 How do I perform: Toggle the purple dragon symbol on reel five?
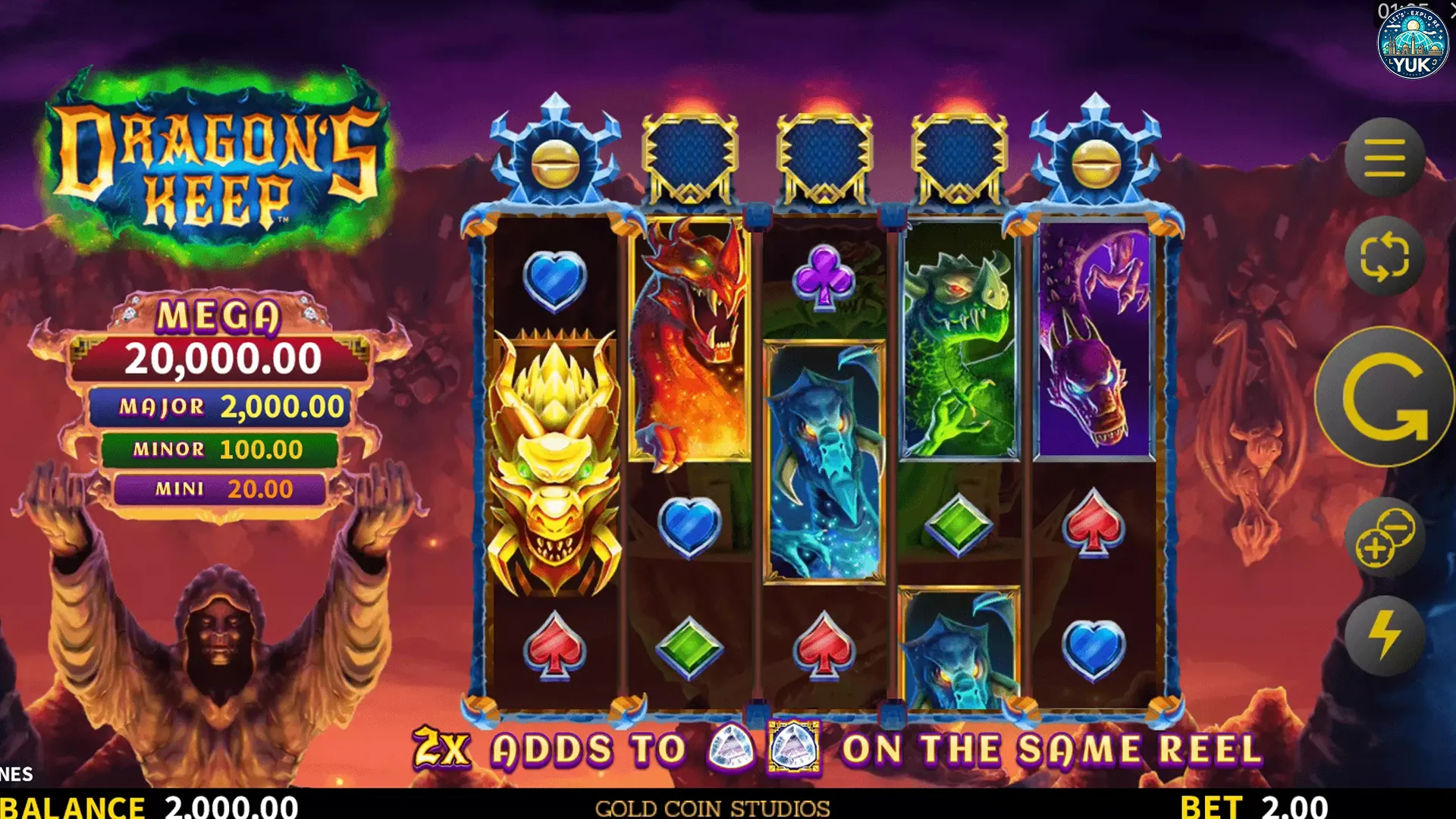coord(1092,341)
